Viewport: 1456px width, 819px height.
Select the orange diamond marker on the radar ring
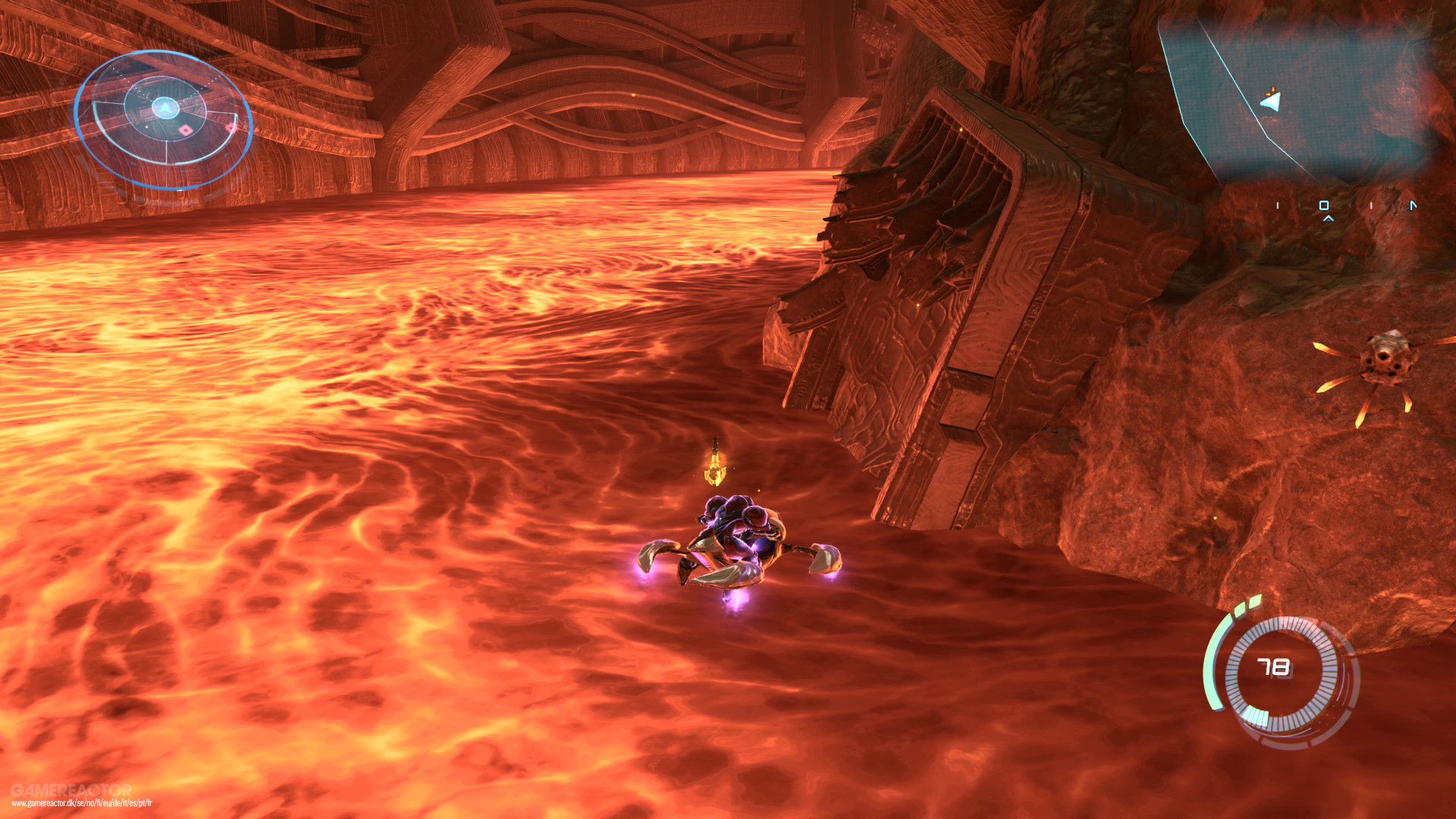[185, 130]
